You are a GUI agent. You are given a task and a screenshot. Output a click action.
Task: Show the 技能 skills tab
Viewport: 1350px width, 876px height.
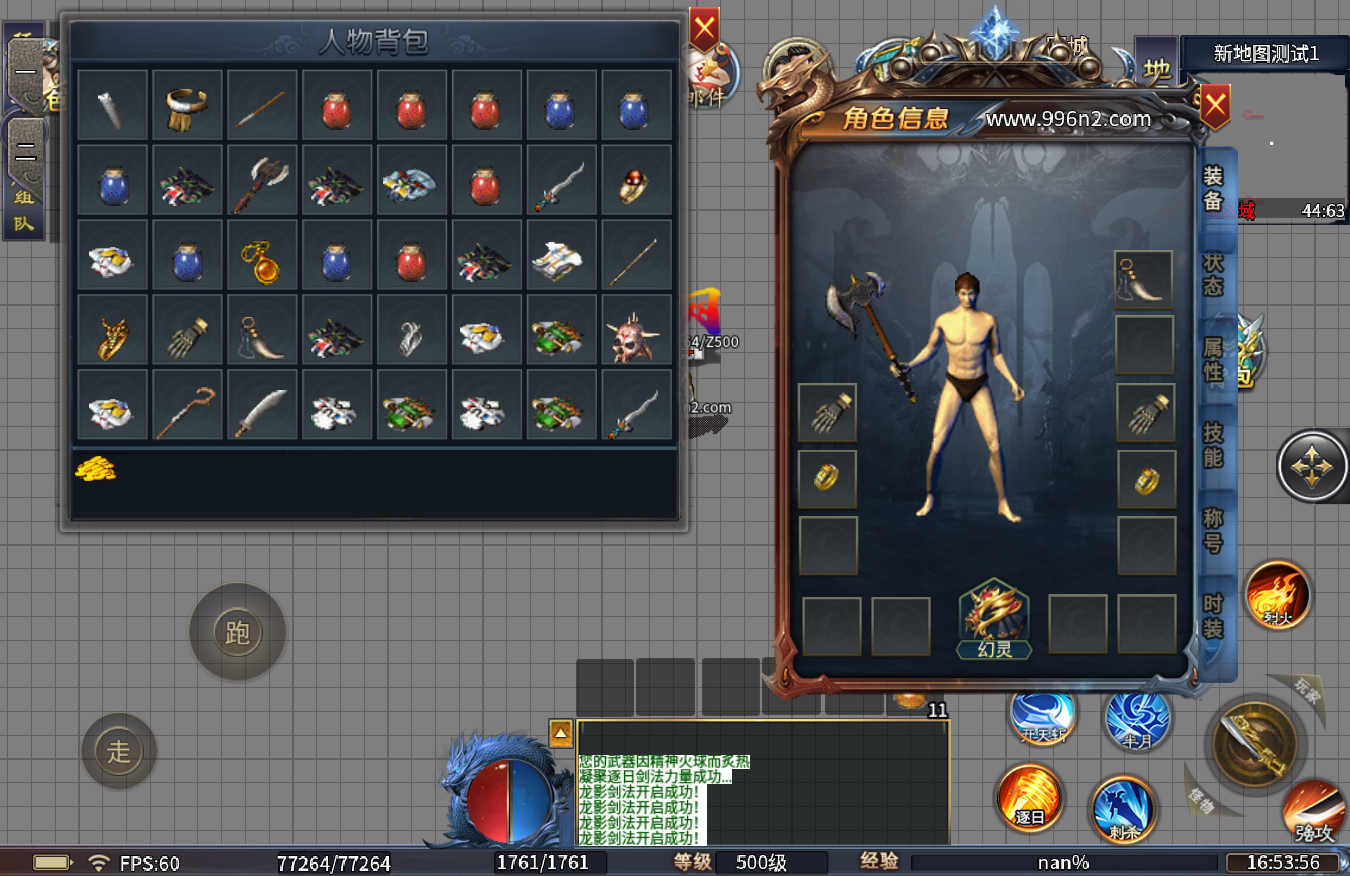click(x=1213, y=445)
